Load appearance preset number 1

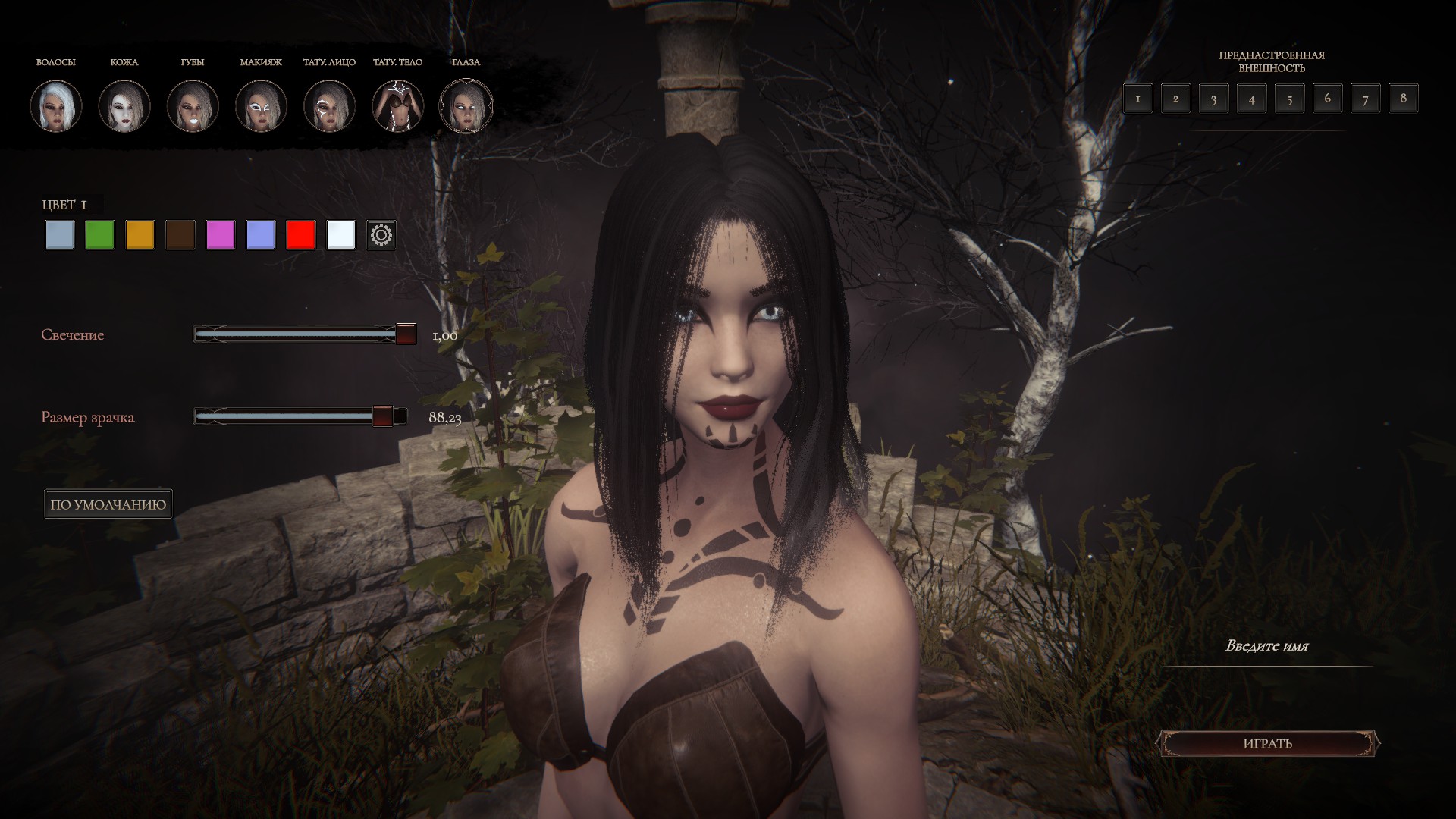[1137, 99]
